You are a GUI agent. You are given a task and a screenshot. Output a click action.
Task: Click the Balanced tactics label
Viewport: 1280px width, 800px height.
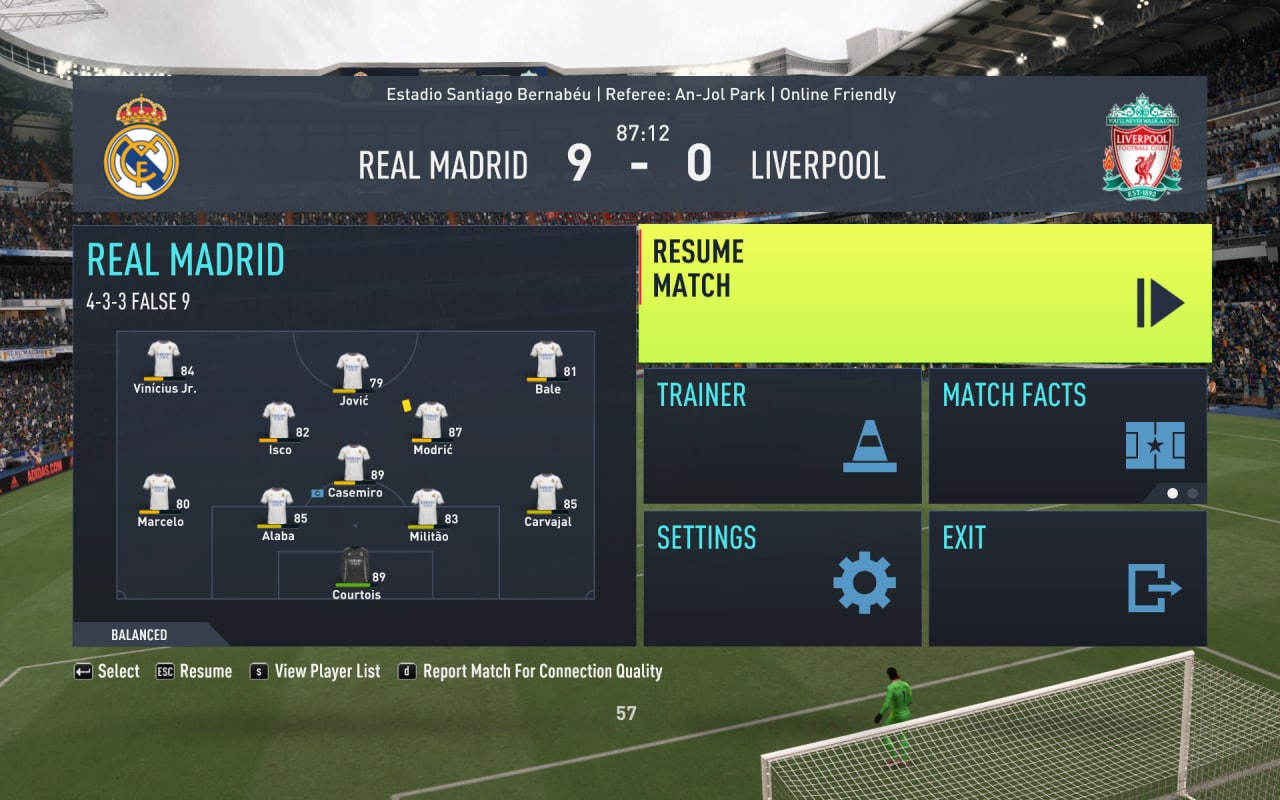tap(140, 635)
